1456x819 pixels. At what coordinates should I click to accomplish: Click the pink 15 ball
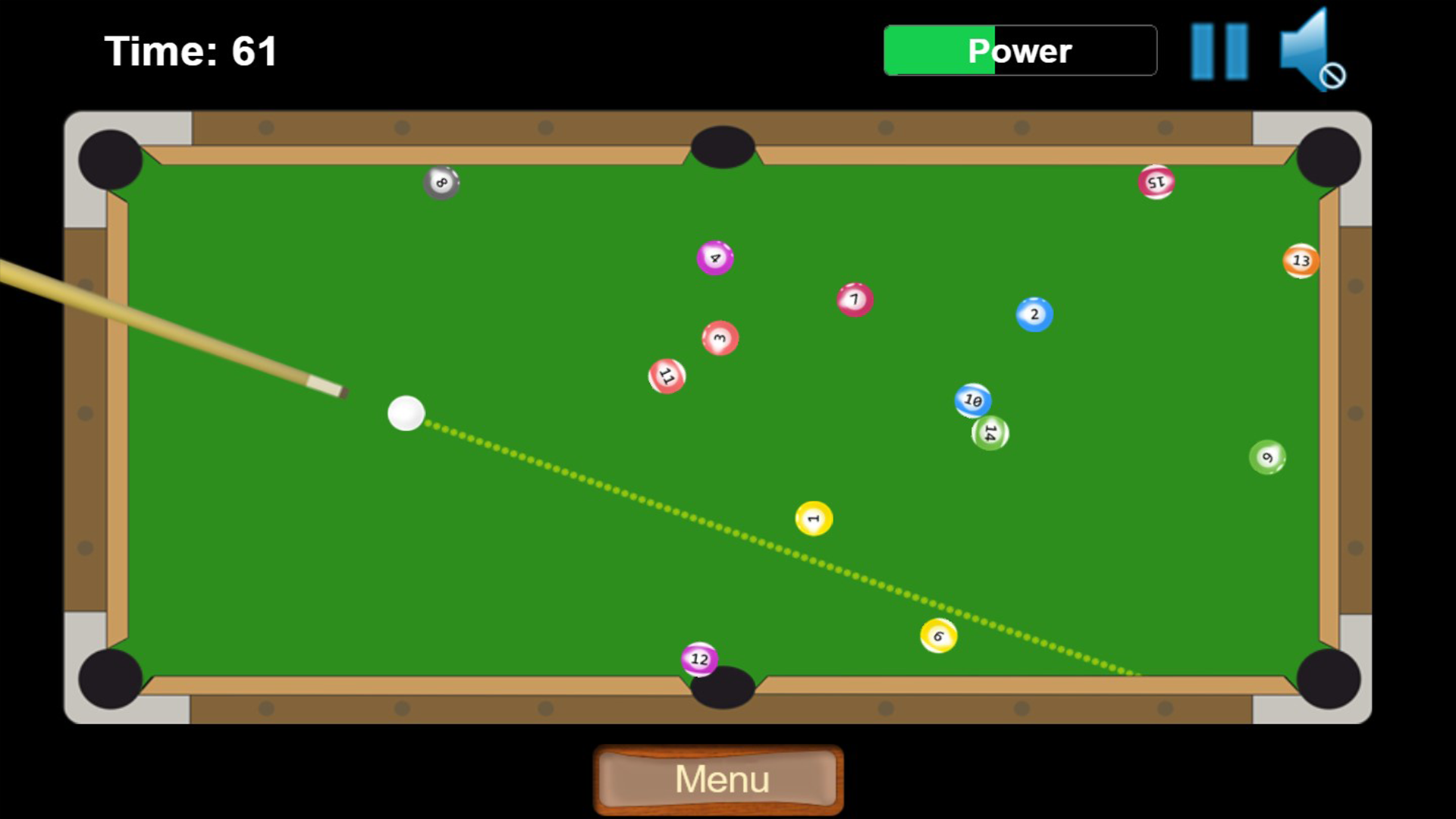[1156, 181]
